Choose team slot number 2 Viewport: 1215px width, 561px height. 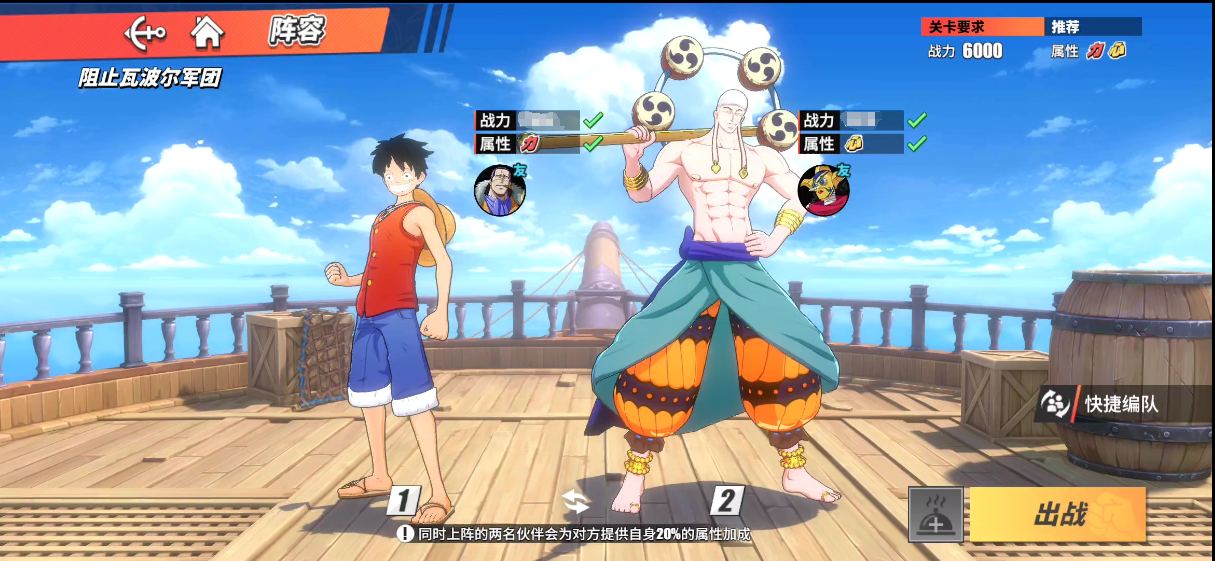tap(727, 500)
